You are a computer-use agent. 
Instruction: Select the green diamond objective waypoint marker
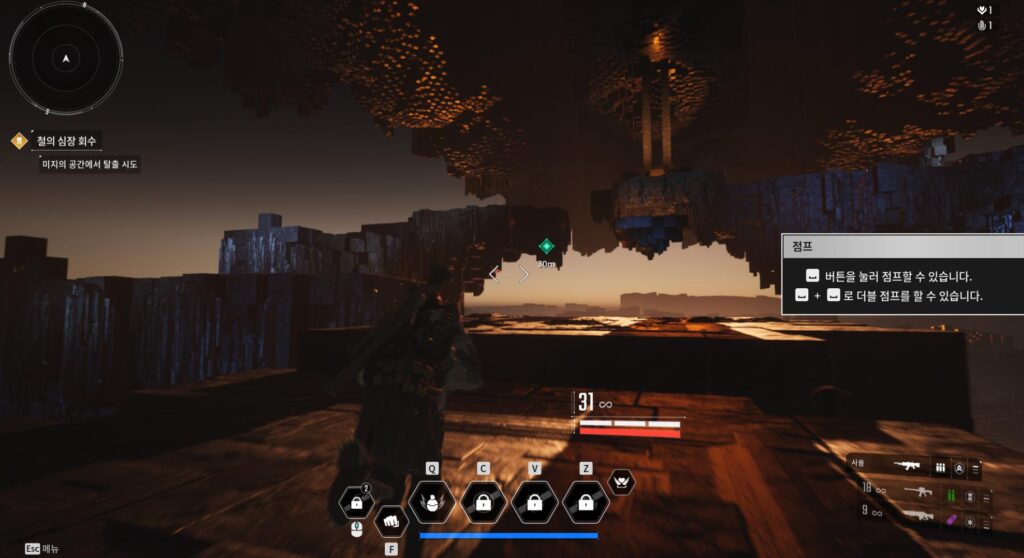546,246
